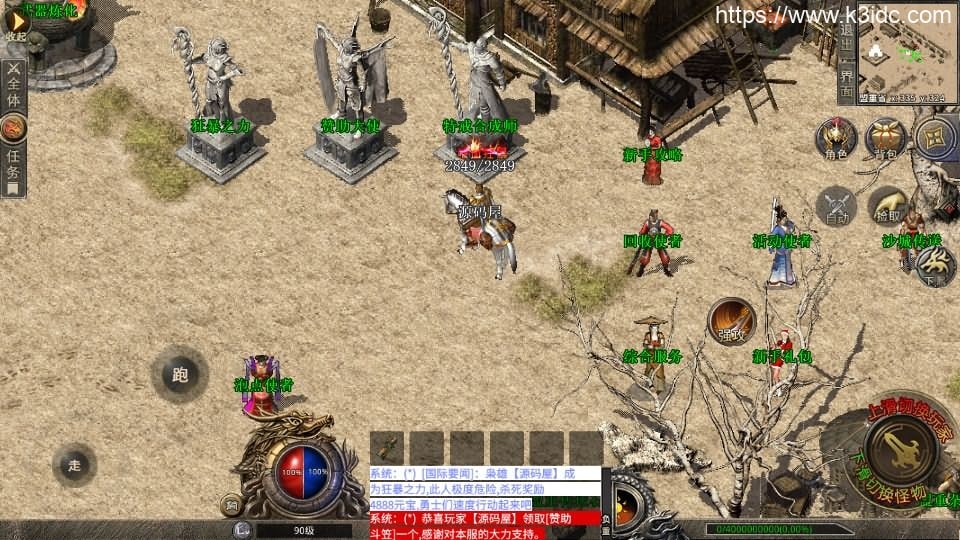The width and height of the screenshot is (960, 540).
Task: Activate the 强攻 skill icon
Action: click(731, 320)
